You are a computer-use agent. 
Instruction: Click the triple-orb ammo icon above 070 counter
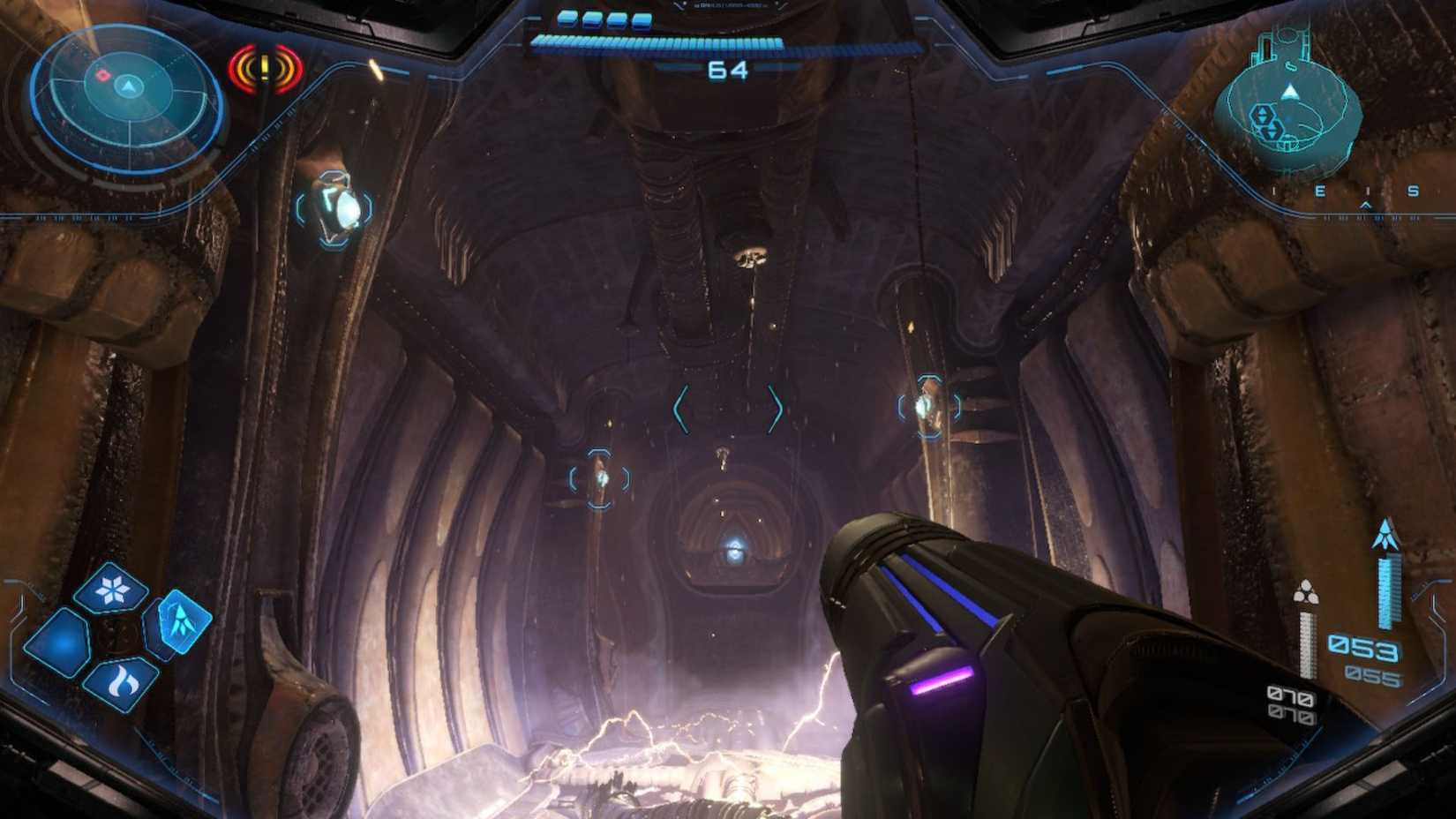(x=1305, y=594)
